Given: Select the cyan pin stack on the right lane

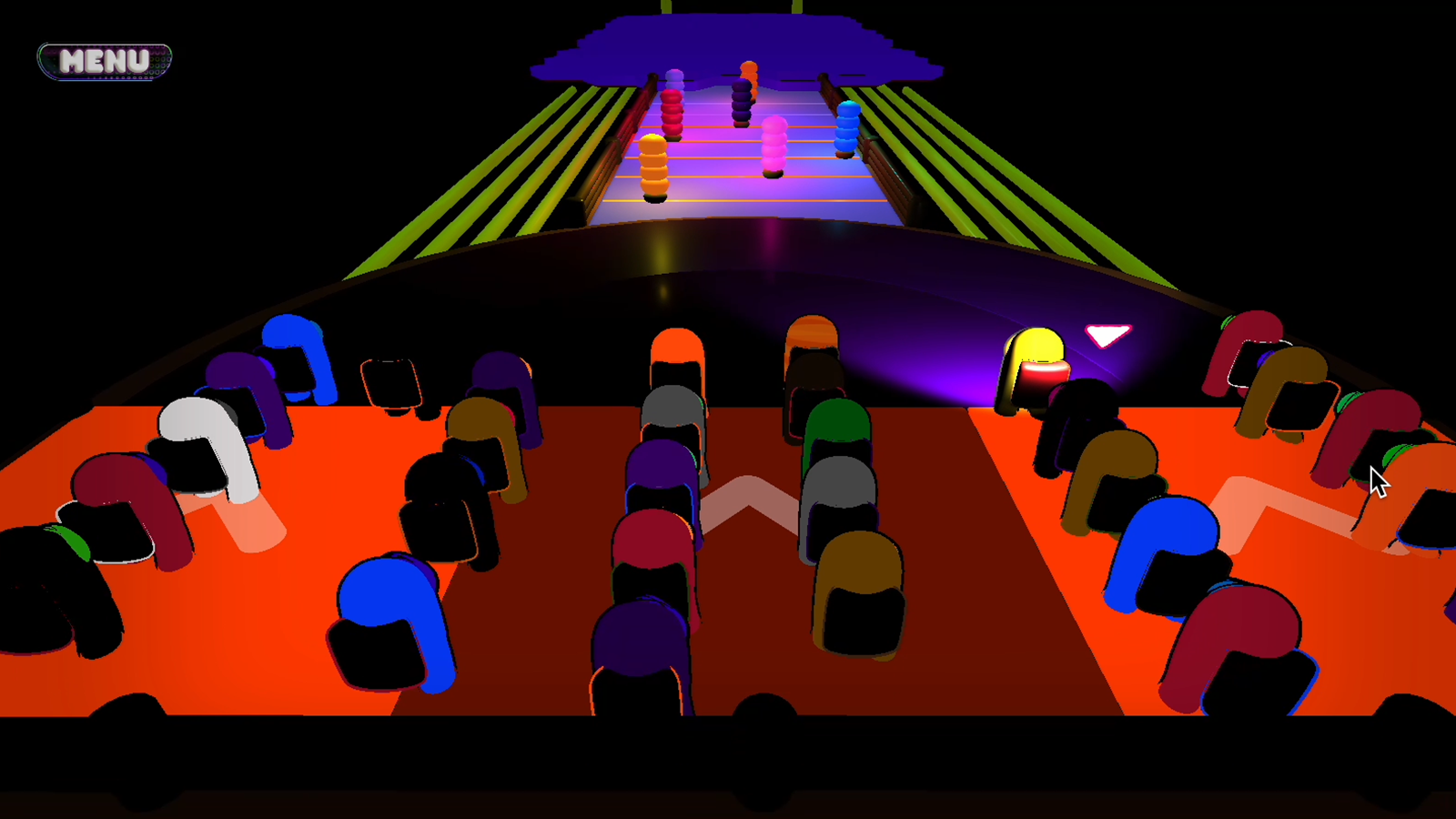Looking at the screenshot, I should [846, 127].
